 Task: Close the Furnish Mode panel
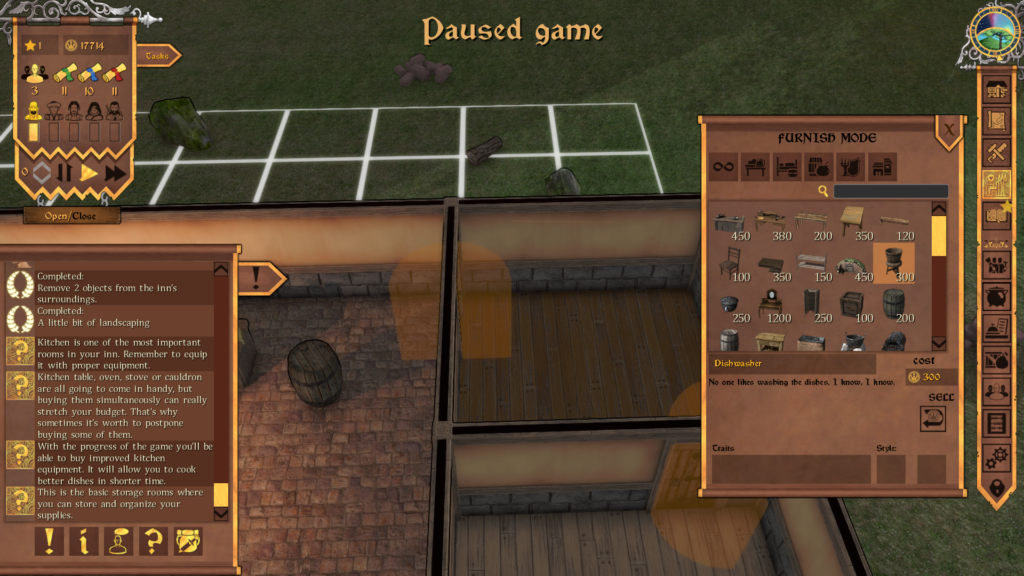[948, 128]
